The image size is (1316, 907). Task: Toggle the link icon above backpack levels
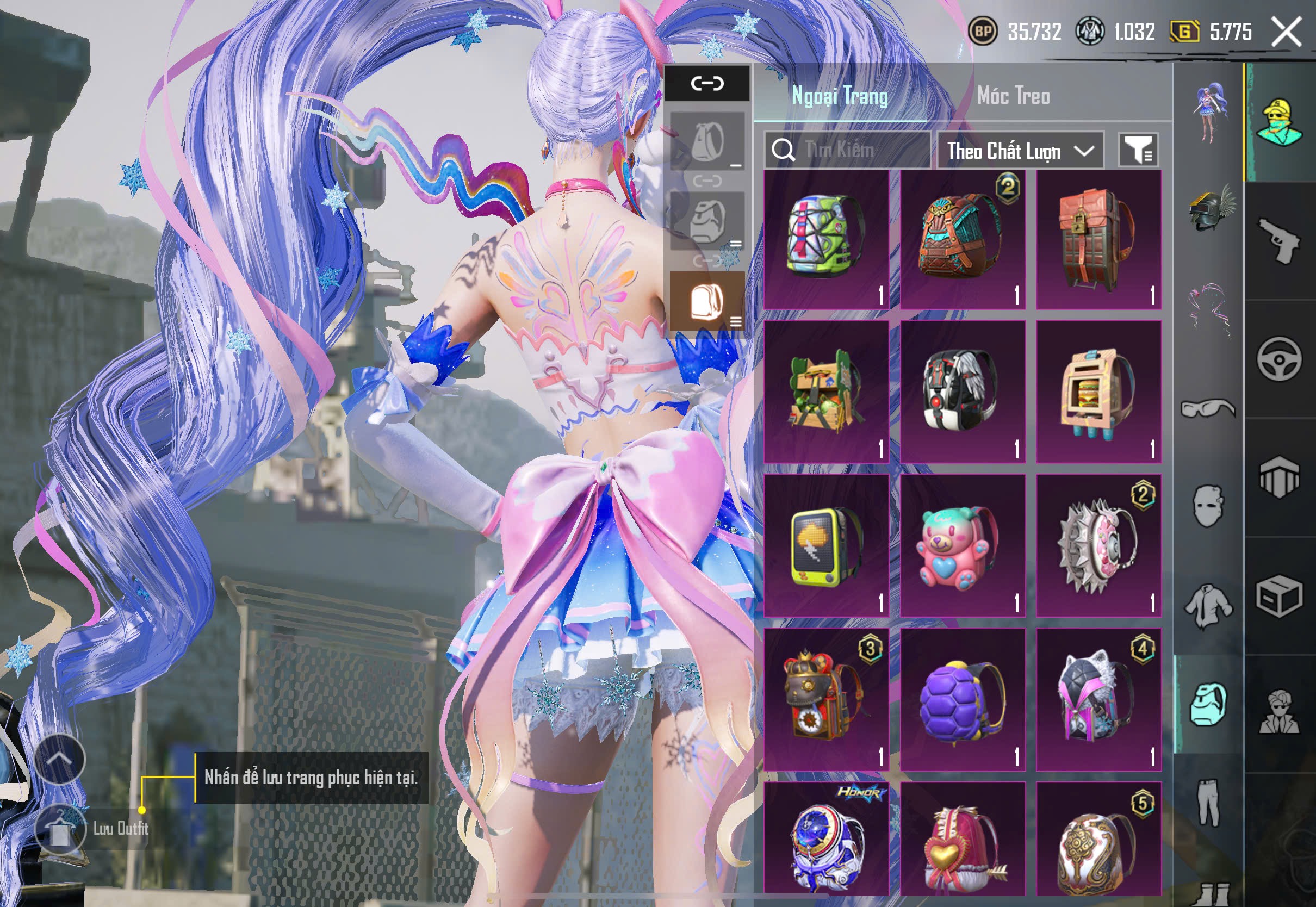point(707,84)
